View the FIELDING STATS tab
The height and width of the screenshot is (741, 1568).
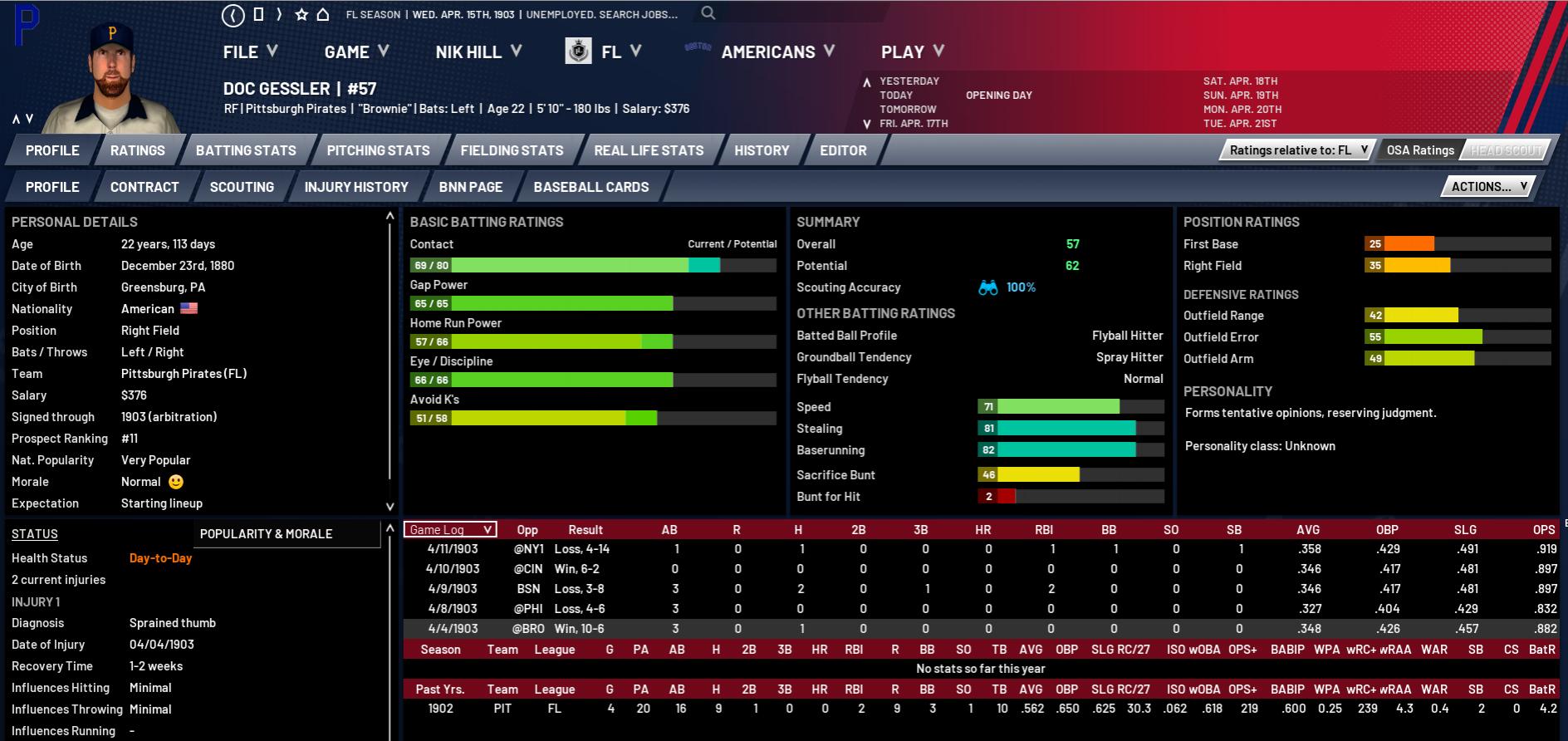512,150
